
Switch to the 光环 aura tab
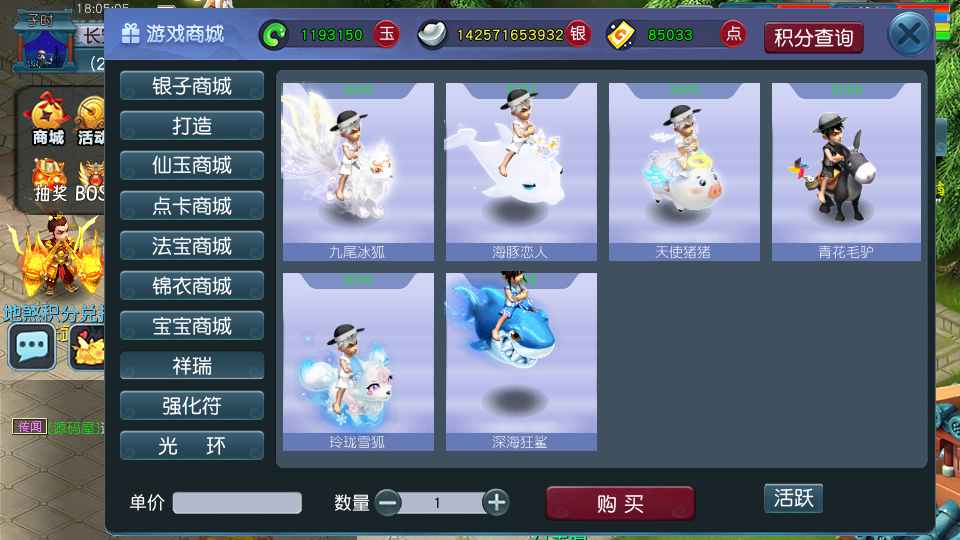point(192,446)
